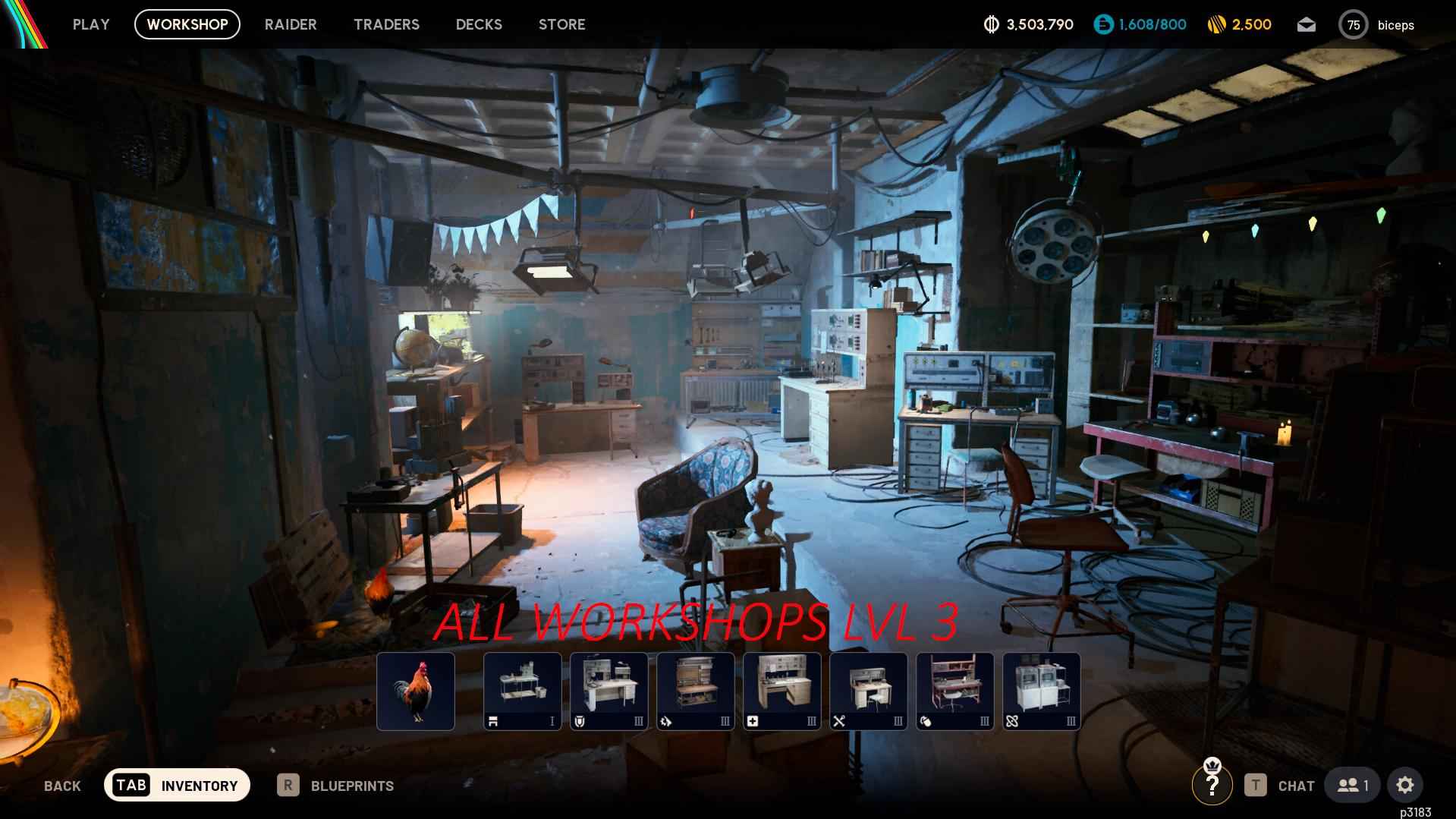Select the DECKS section
This screenshot has height=819, width=1456.
[478, 24]
